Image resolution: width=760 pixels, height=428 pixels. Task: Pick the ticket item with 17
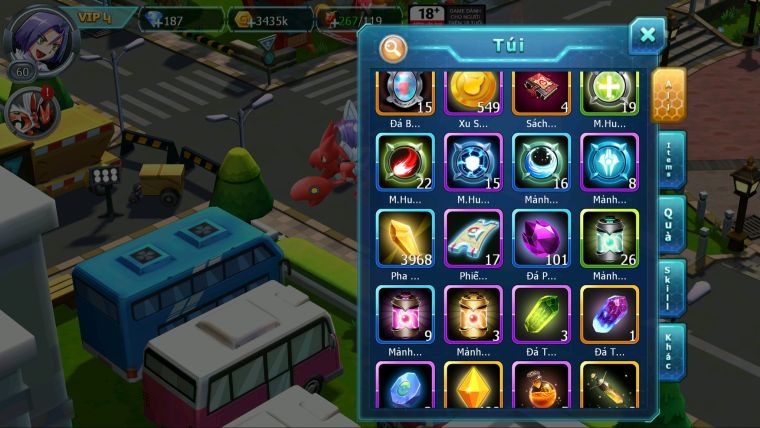(x=473, y=239)
